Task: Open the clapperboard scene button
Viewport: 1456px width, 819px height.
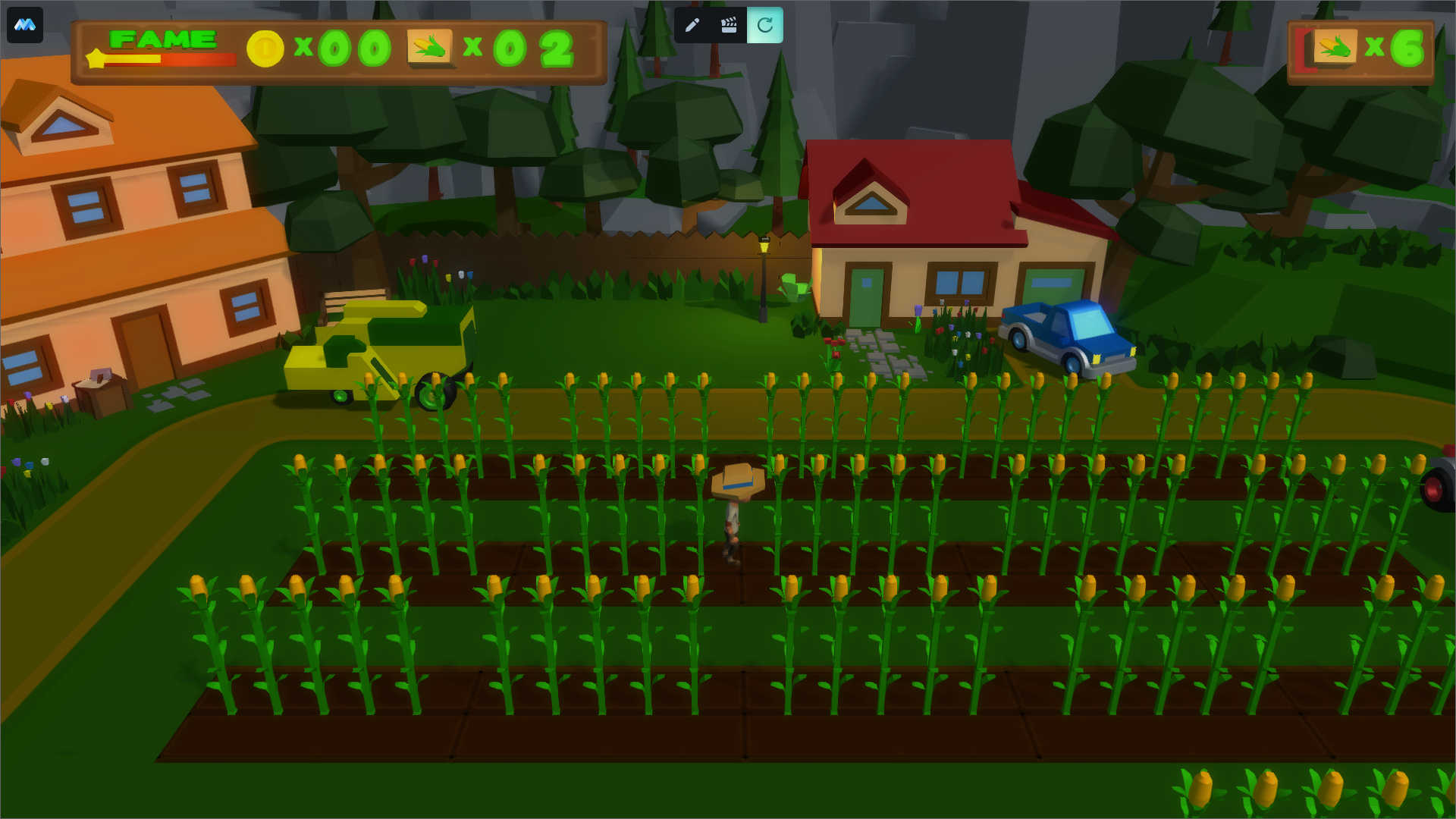Action: (729, 25)
